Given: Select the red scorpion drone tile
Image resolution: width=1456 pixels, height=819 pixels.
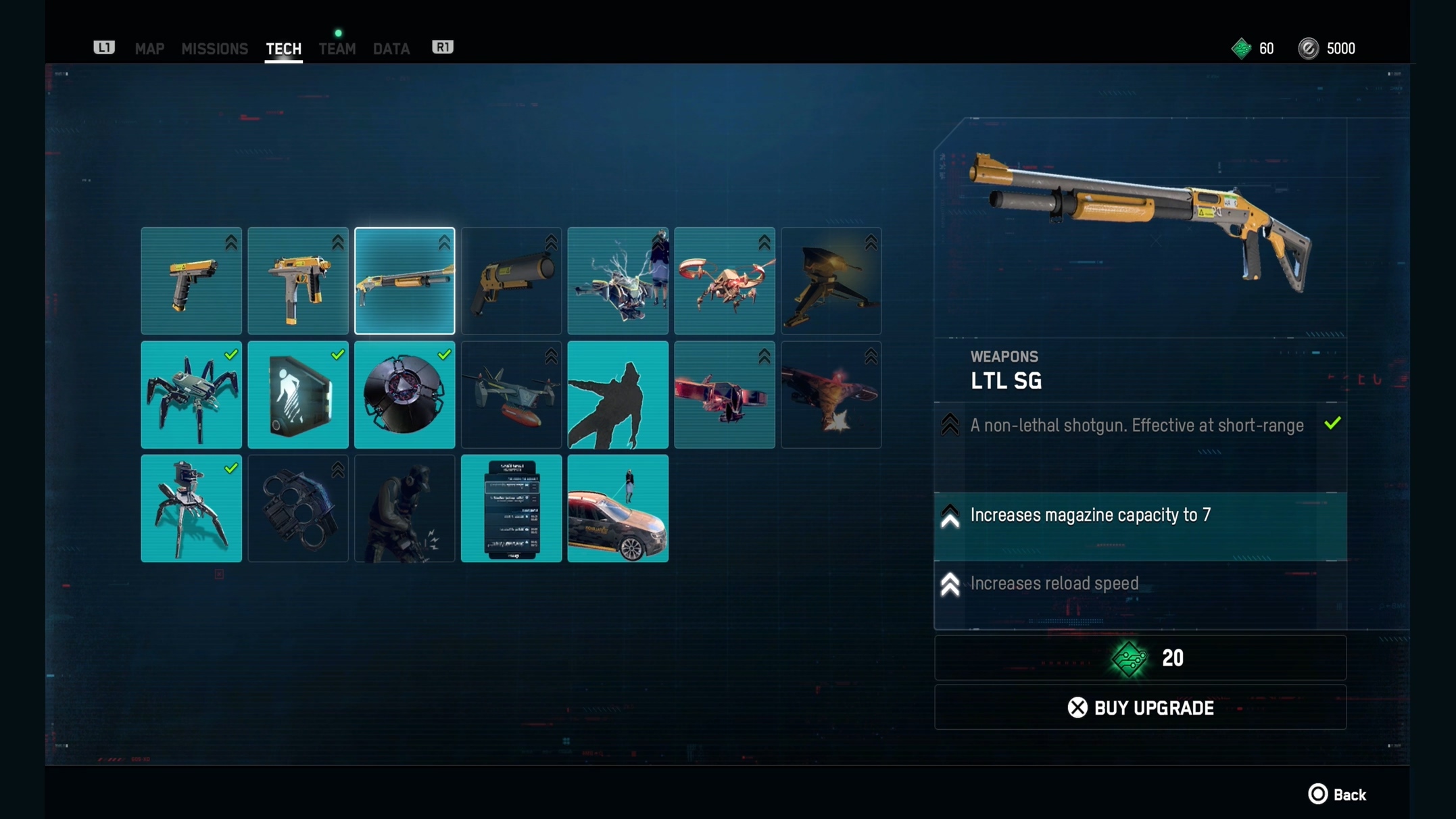Looking at the screenshot, I should [725, 281].
